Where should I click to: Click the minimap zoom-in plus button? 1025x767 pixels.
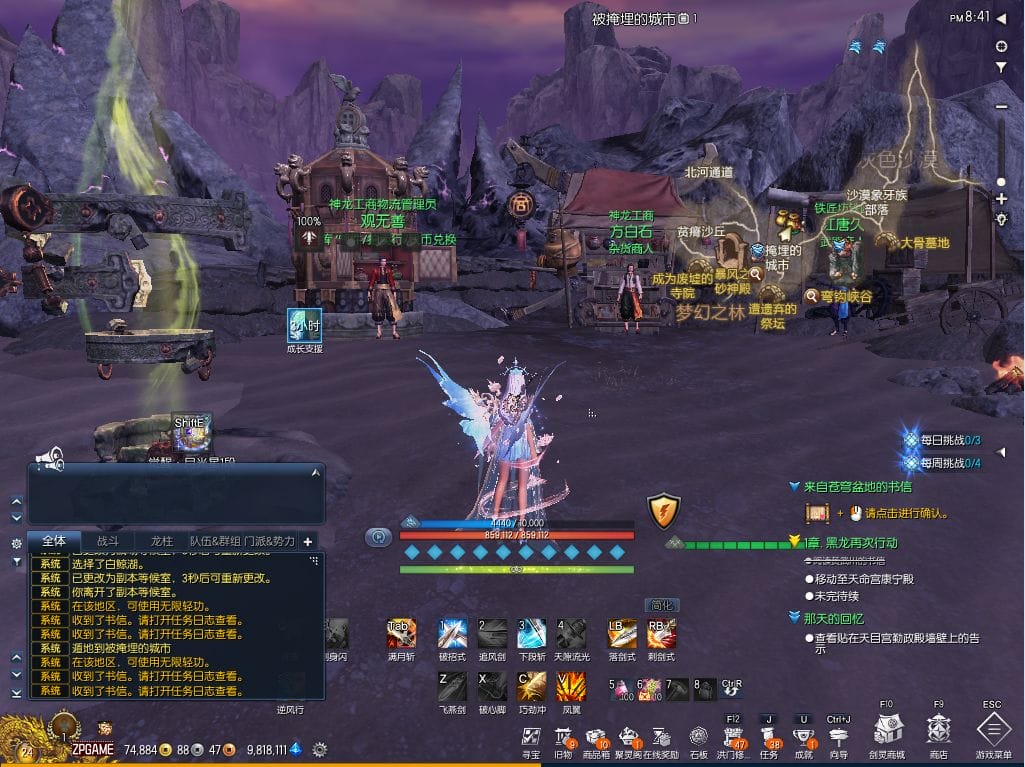coord(1001,200)
